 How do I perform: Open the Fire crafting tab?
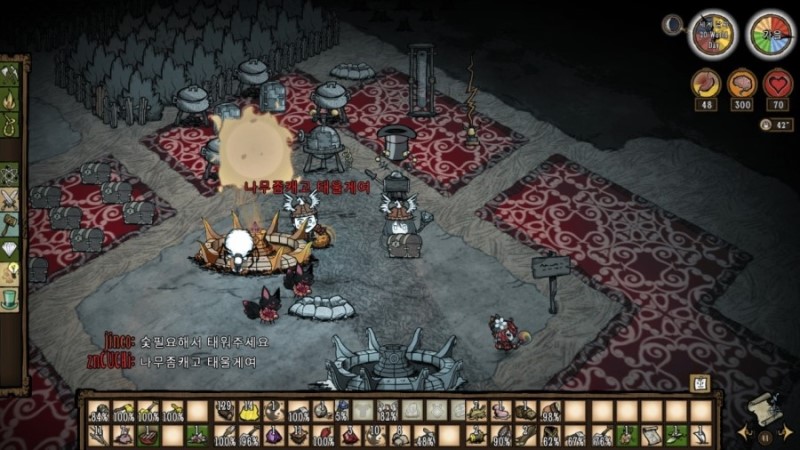(11, 100)
